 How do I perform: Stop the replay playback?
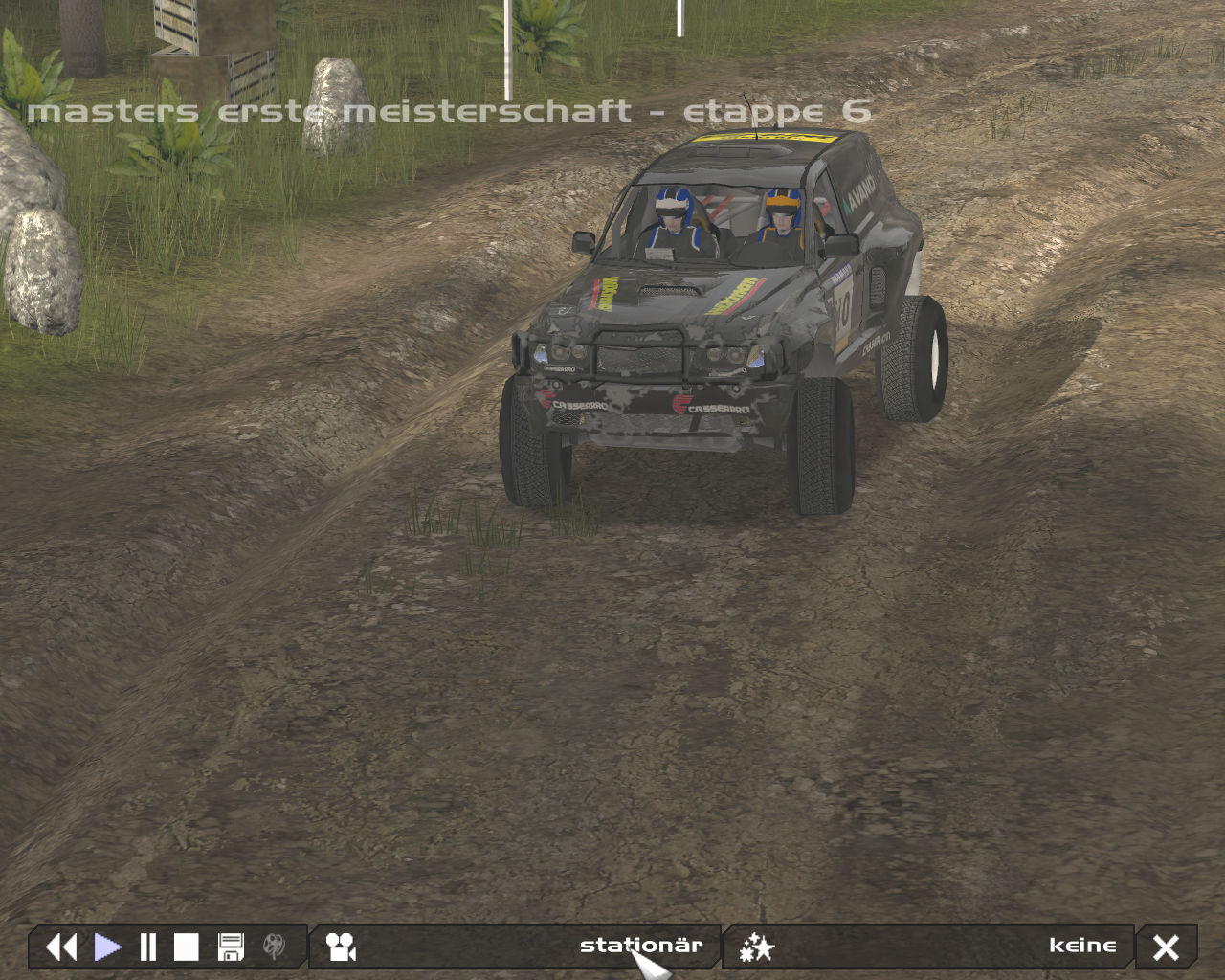coord(186,947)
